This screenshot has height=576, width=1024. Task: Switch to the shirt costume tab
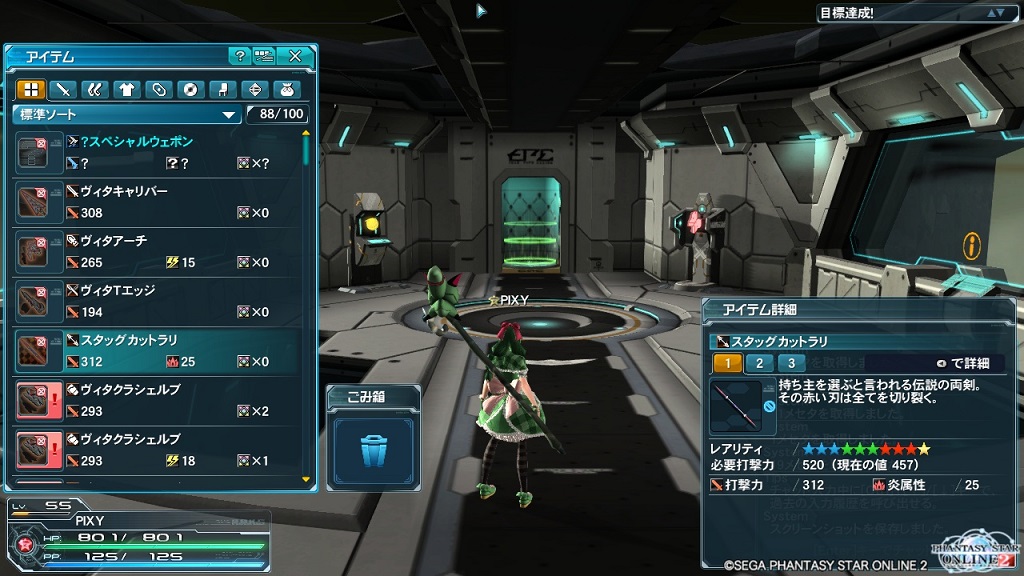pyautogui.click(x=126, y=90)
